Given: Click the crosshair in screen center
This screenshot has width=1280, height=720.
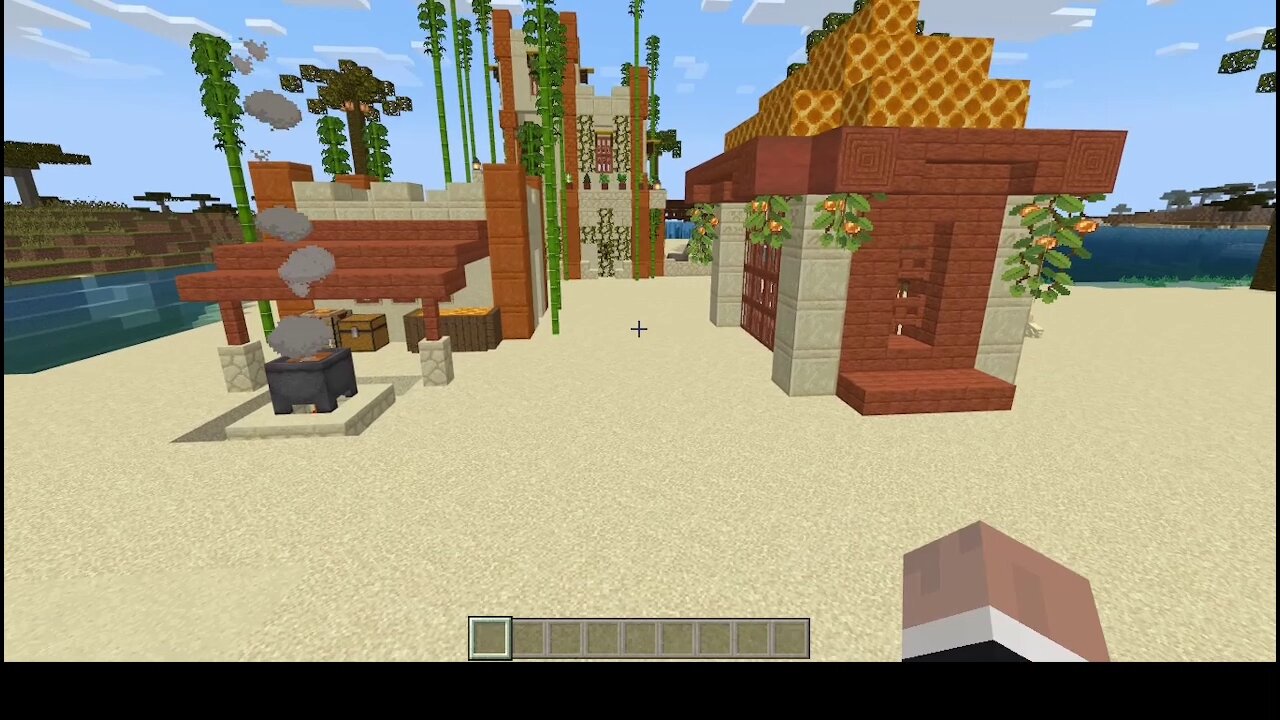Looking at the screenshot, I should click(638, 329).
